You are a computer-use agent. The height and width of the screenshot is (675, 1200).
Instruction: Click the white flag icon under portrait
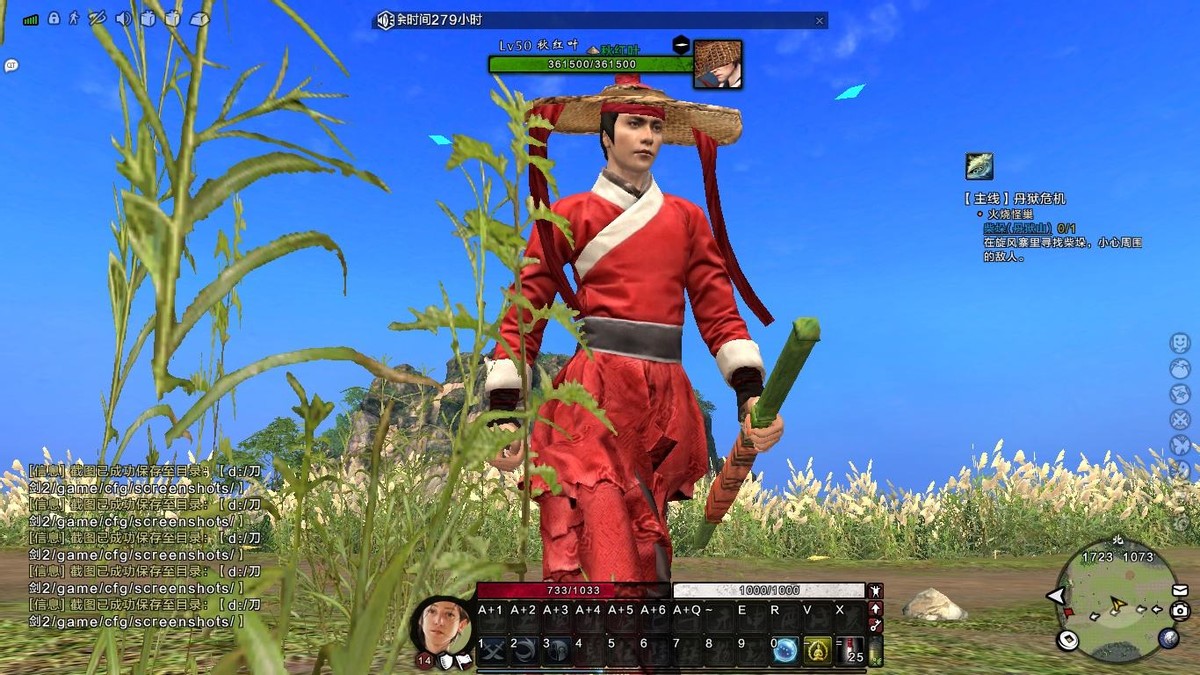click(463, 661)
